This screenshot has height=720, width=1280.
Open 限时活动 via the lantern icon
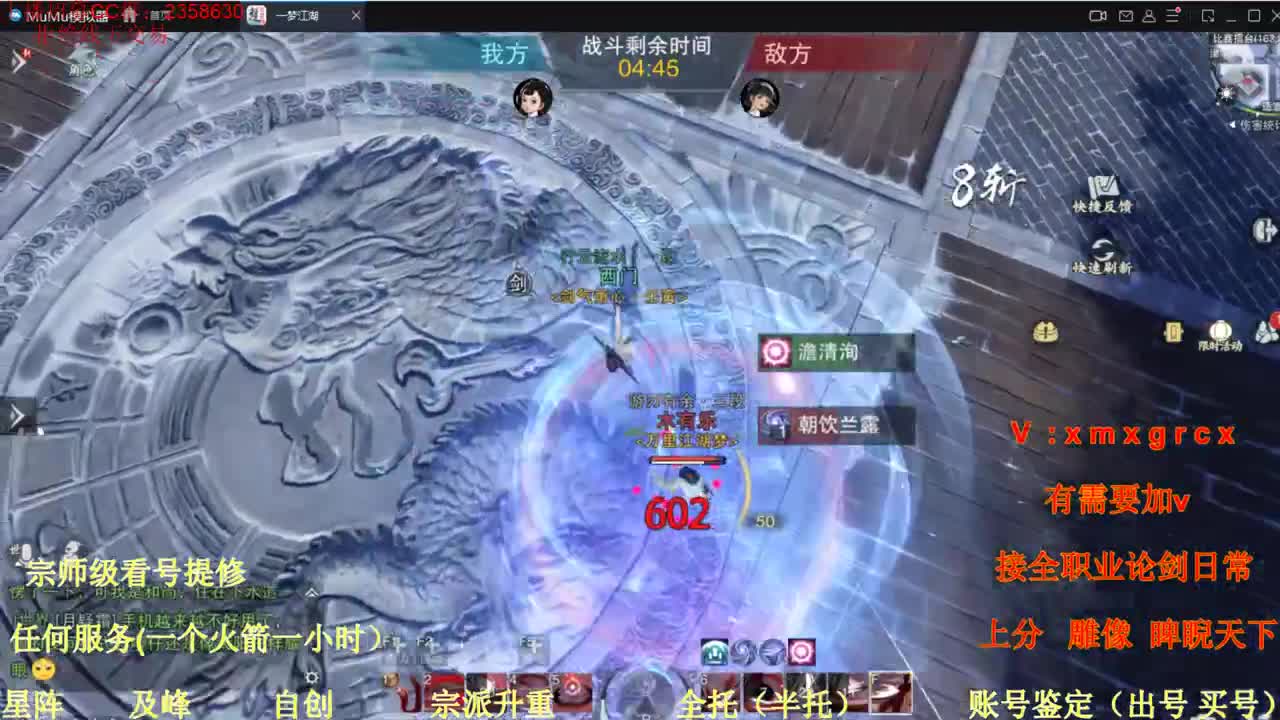(x=1220, y=331)
